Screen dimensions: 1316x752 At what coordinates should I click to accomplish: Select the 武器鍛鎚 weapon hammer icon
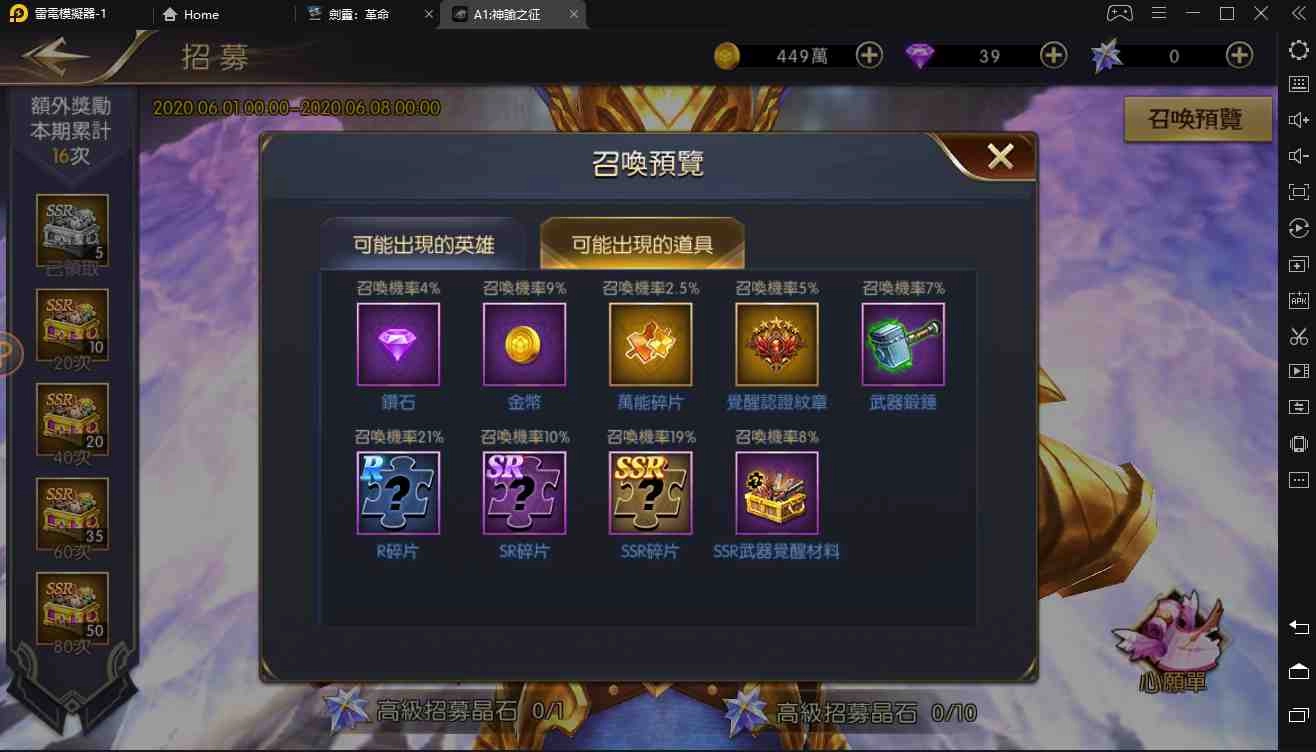click(x=903, y=344)
